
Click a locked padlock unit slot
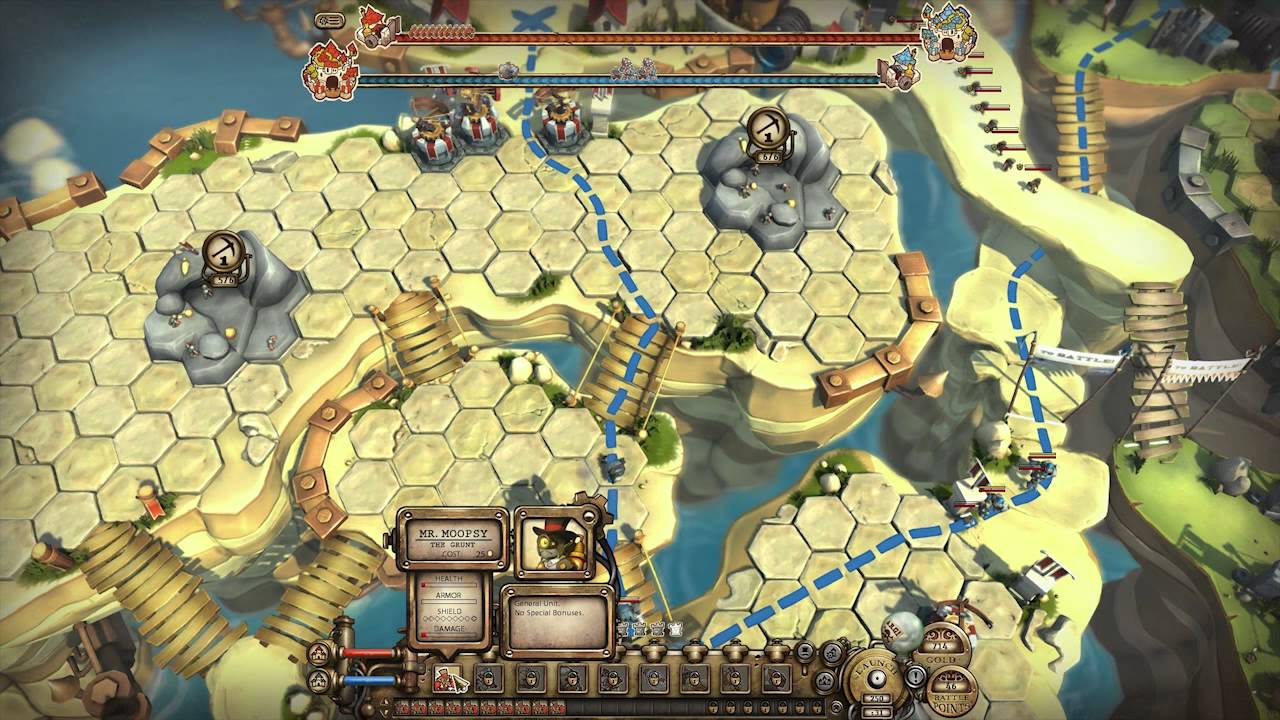[490, 678]
